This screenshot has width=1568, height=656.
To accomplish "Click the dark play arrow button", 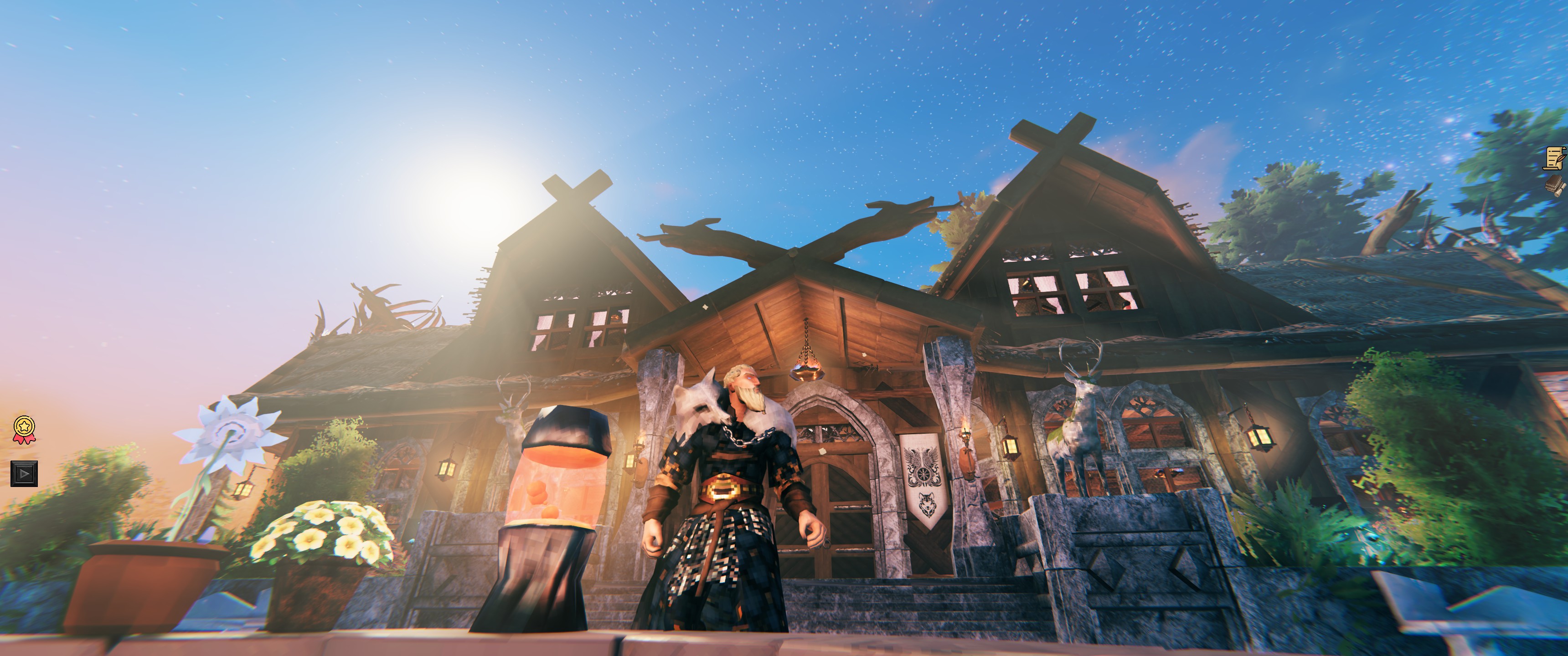I will click(x=24, y=473).
